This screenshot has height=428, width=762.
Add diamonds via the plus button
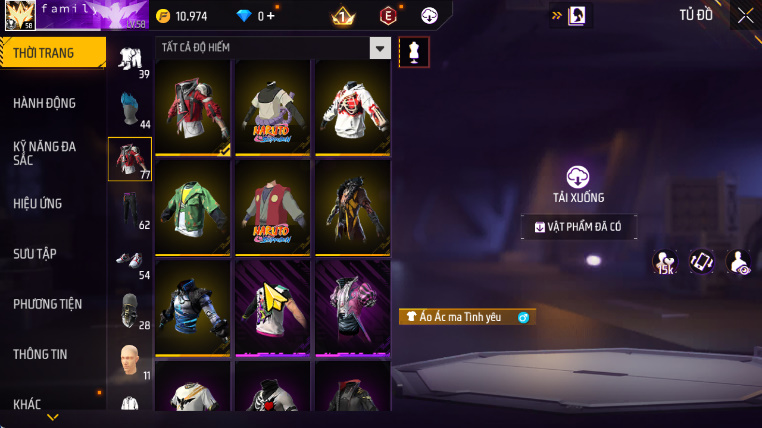tap(271, 16)
